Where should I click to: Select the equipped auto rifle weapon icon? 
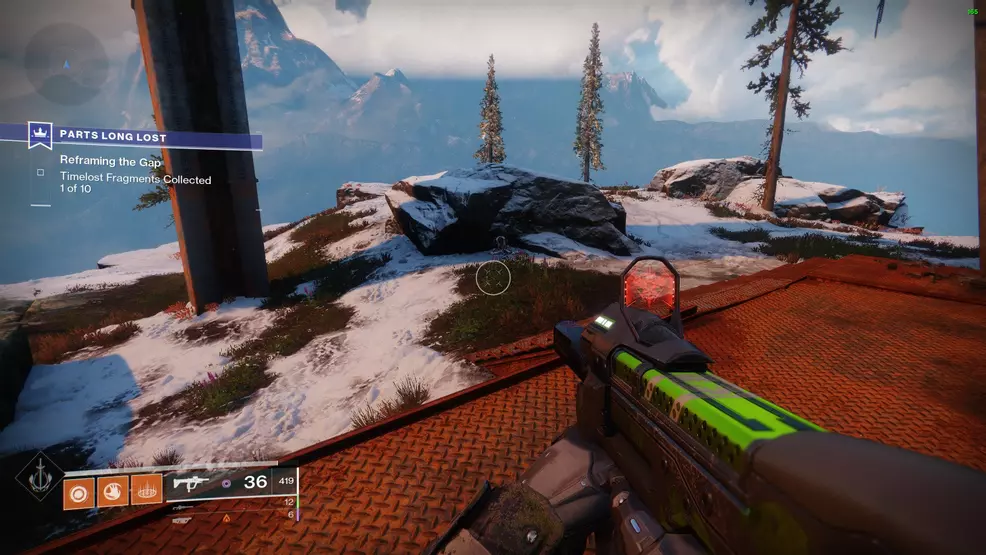pyautogui.click(x=191, y=482)
